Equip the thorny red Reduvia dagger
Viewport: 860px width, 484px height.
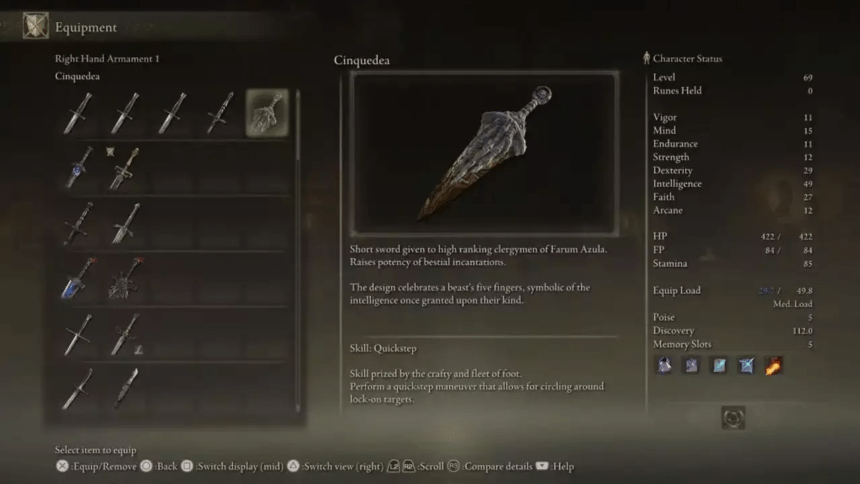click(x=125, y=278)
